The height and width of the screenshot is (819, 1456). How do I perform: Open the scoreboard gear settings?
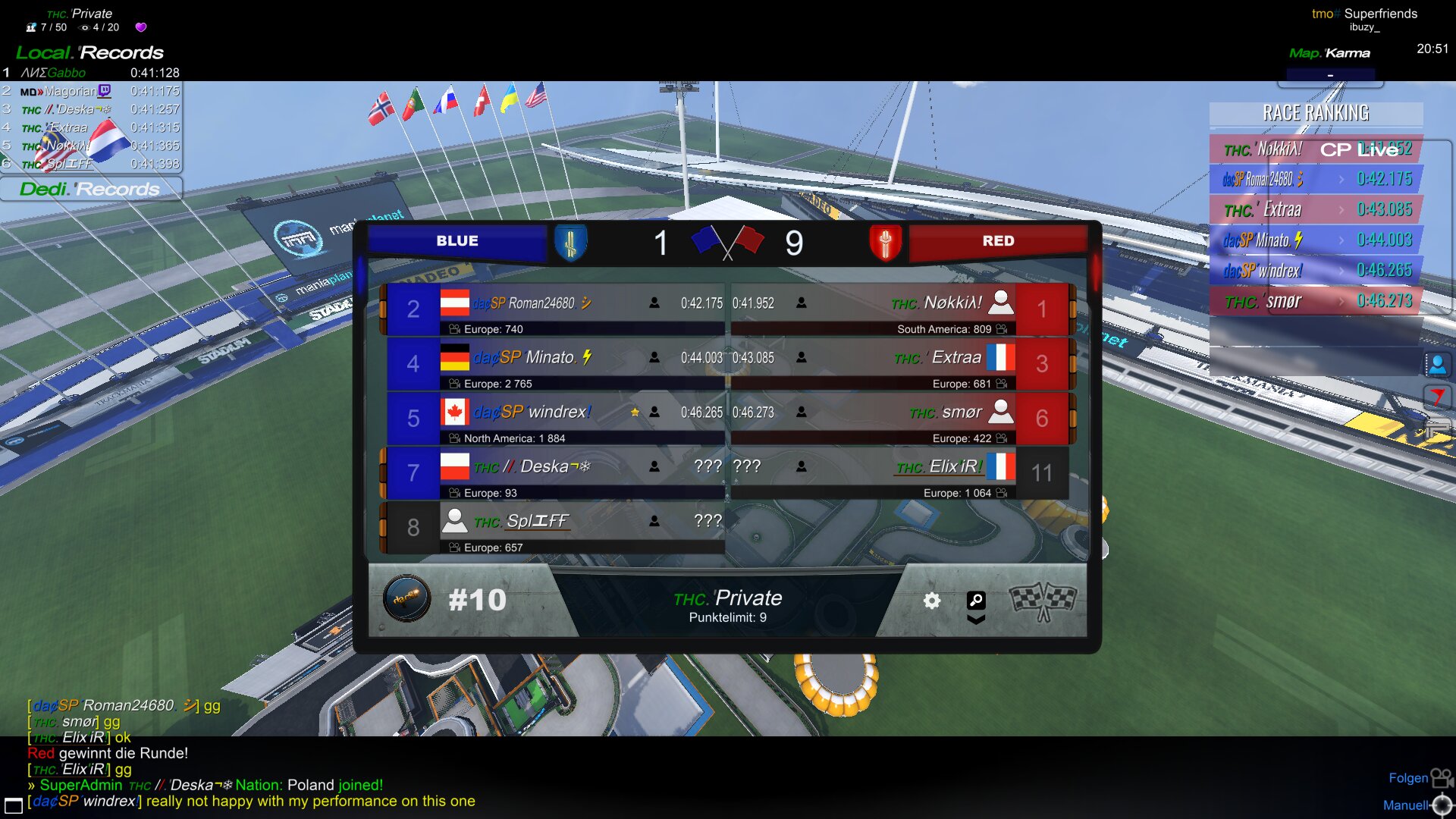coord(932,601)
